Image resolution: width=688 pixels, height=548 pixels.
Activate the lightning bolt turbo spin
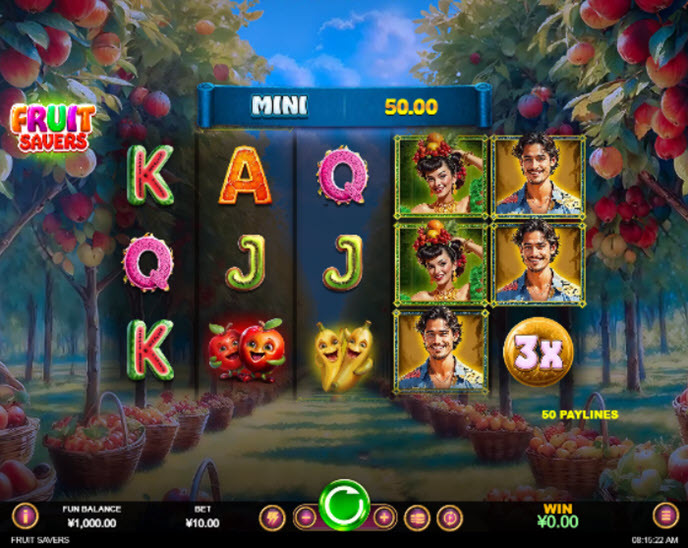point(271,517)
